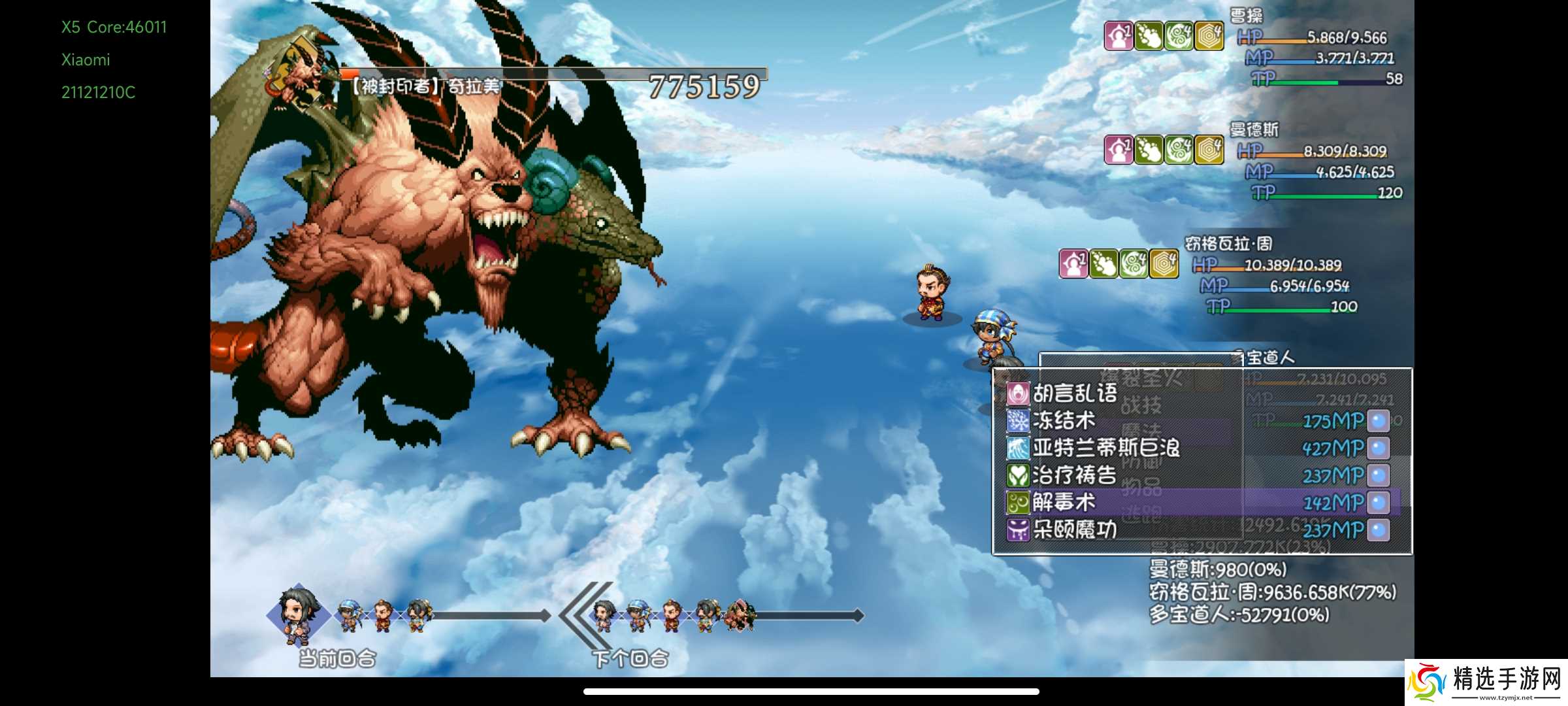Choose the 冻结术 freeze spell
The image size is (1568, 706).
click(1064, 420)
